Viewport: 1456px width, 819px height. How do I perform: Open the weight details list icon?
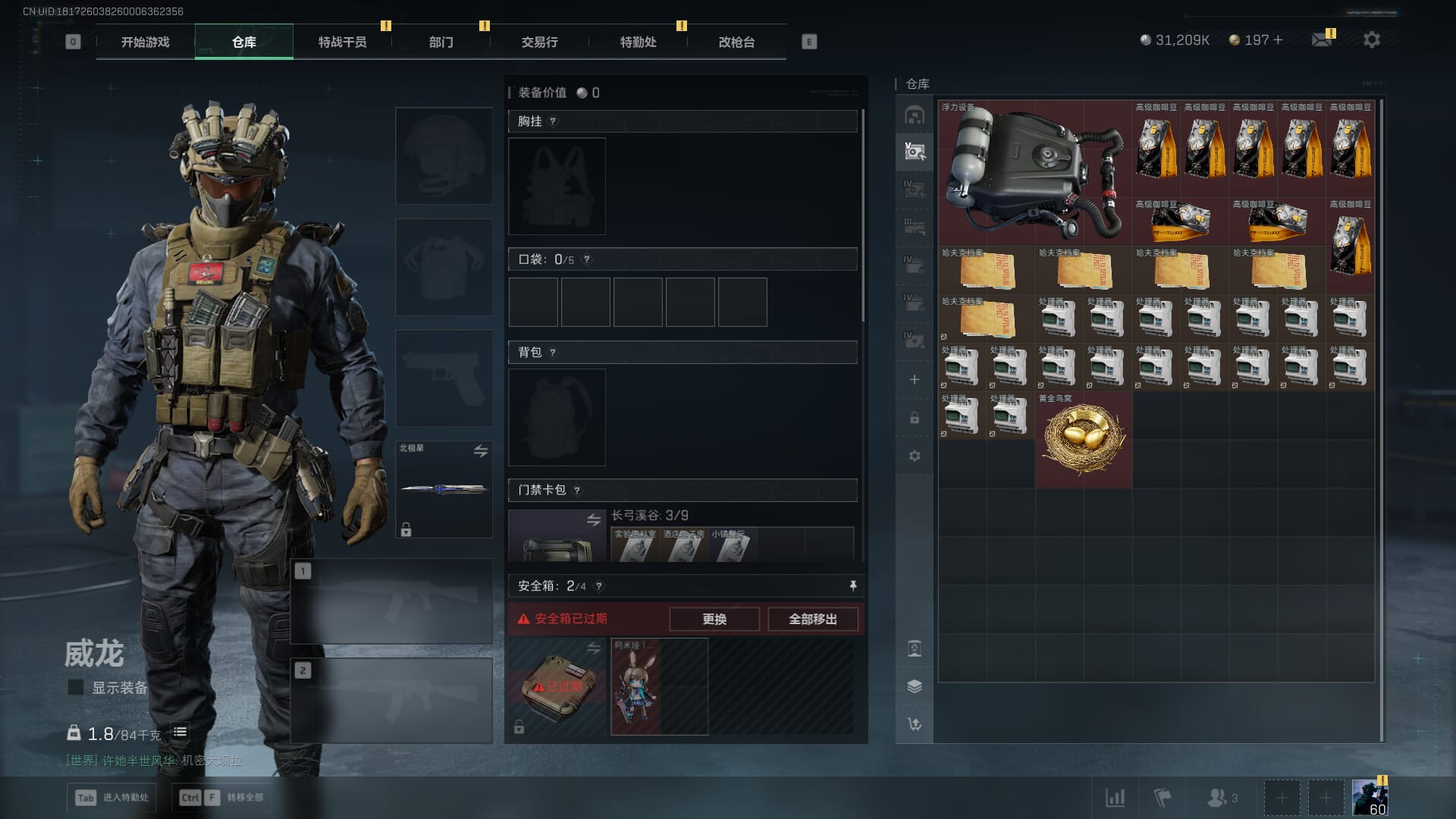pos(180,732)
